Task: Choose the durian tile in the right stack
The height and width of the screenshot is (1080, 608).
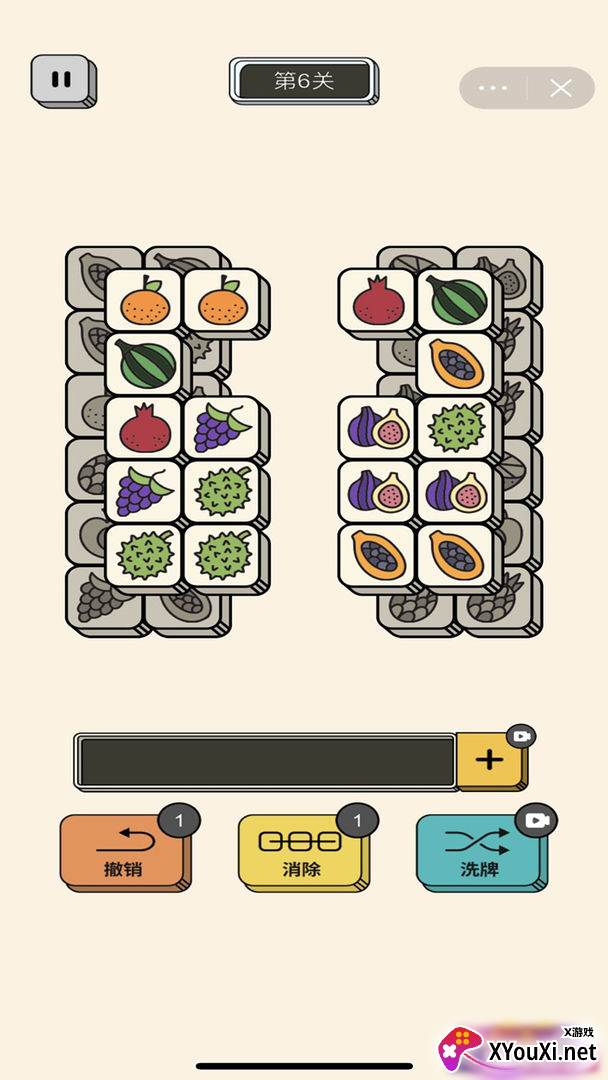Action: point(457,427)
